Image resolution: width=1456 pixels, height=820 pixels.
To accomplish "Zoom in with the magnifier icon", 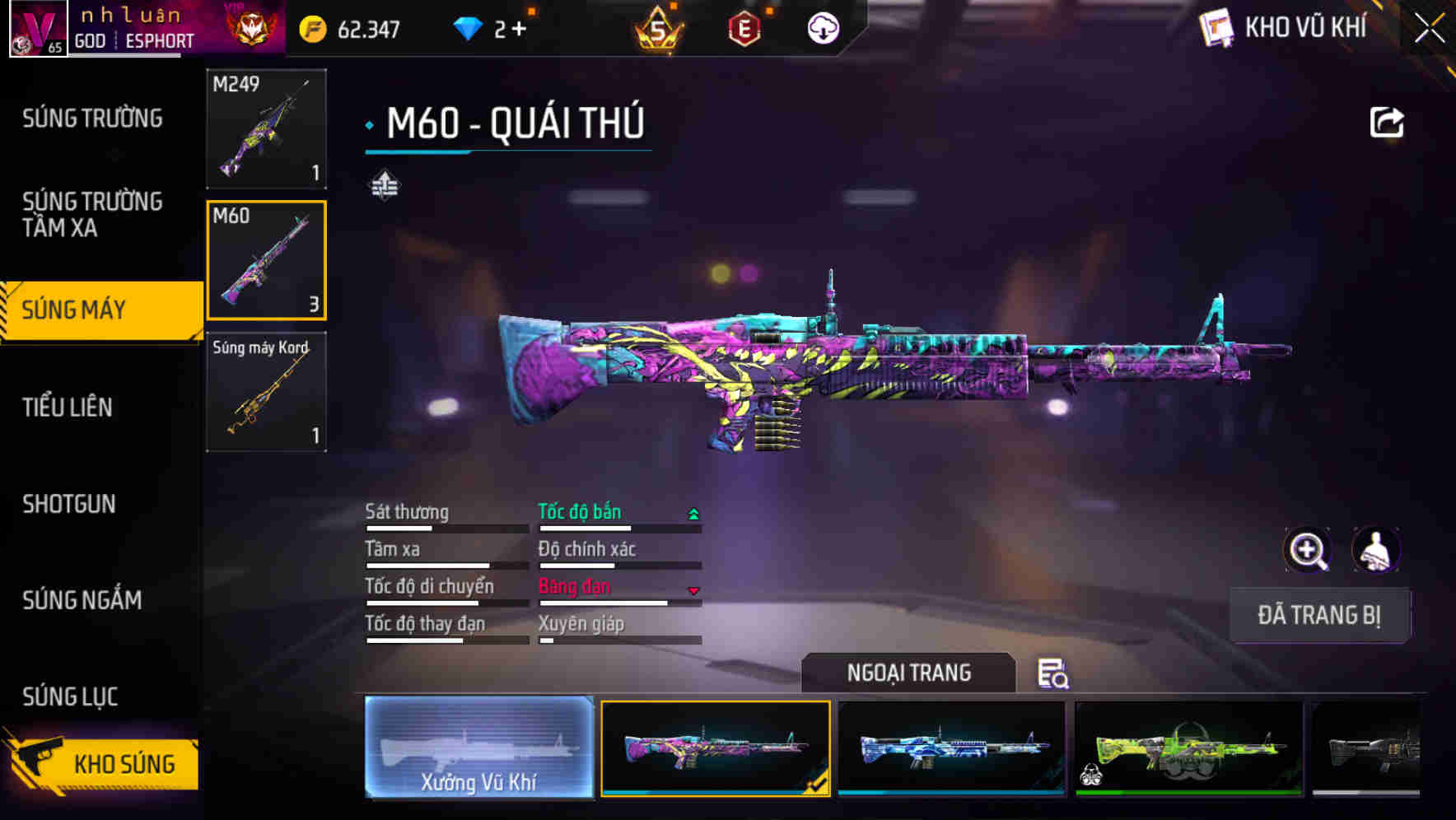I will pyautogui.click(x=1307, y=550).
